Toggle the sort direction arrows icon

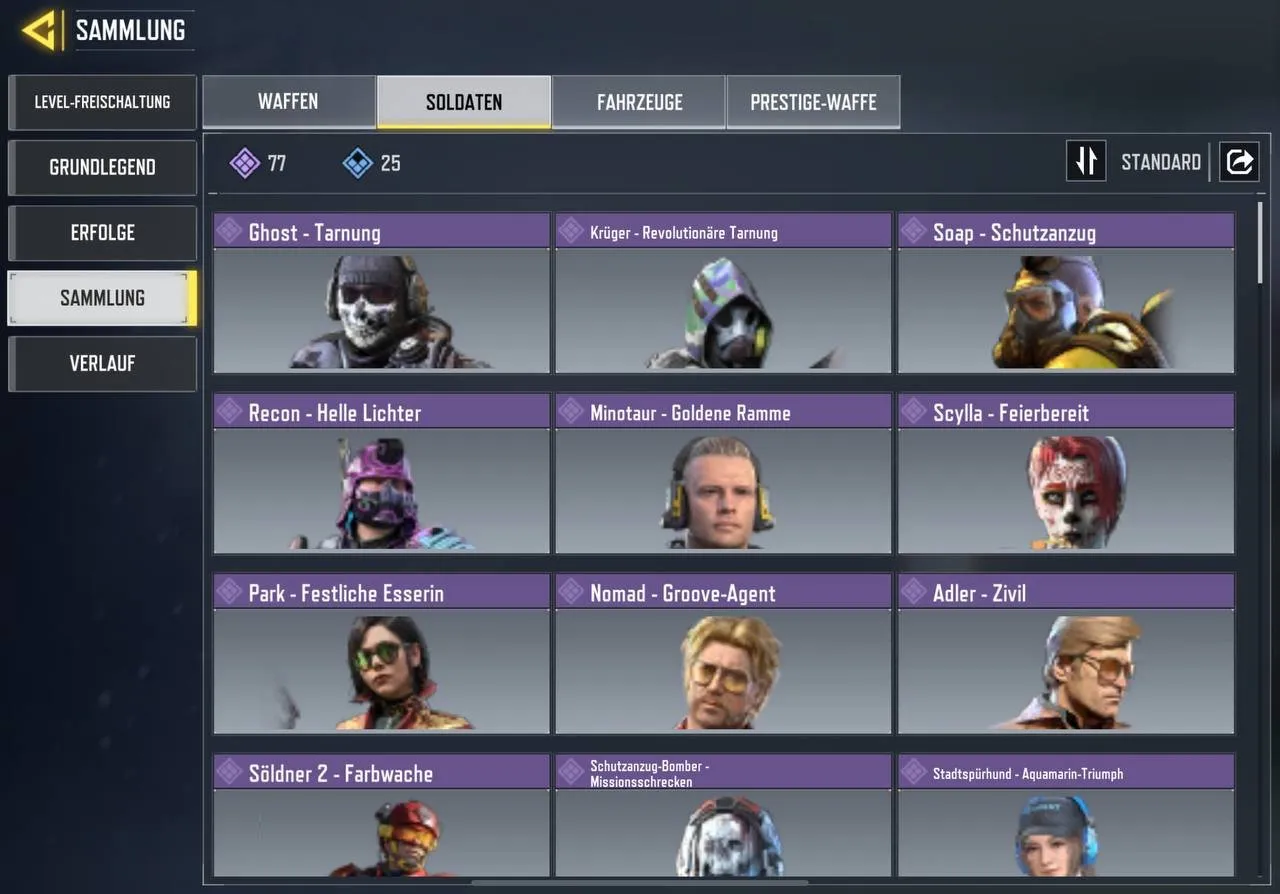(1086, 161)
